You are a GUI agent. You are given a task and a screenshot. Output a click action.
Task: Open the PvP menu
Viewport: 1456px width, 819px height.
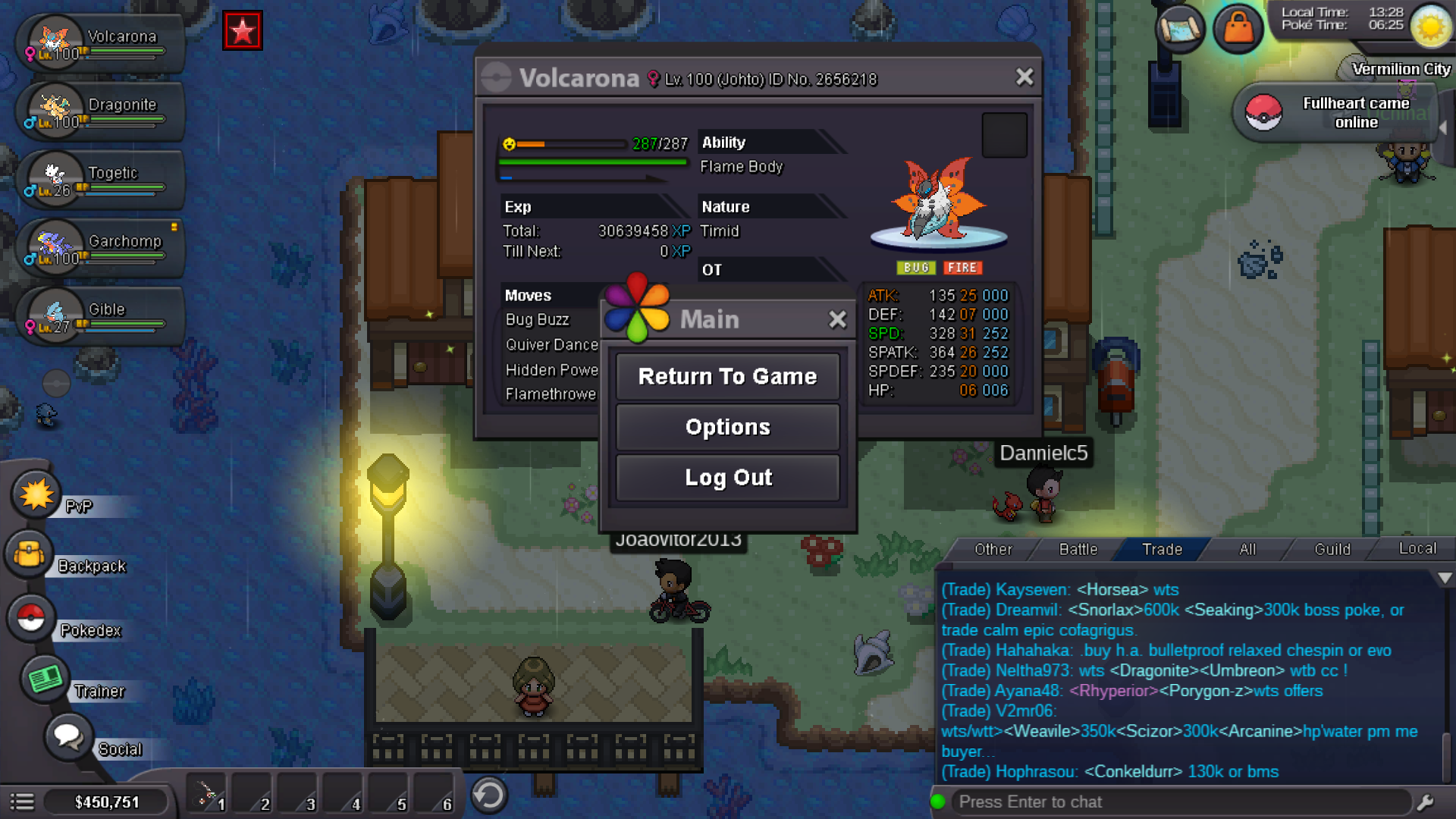[36, 495]
